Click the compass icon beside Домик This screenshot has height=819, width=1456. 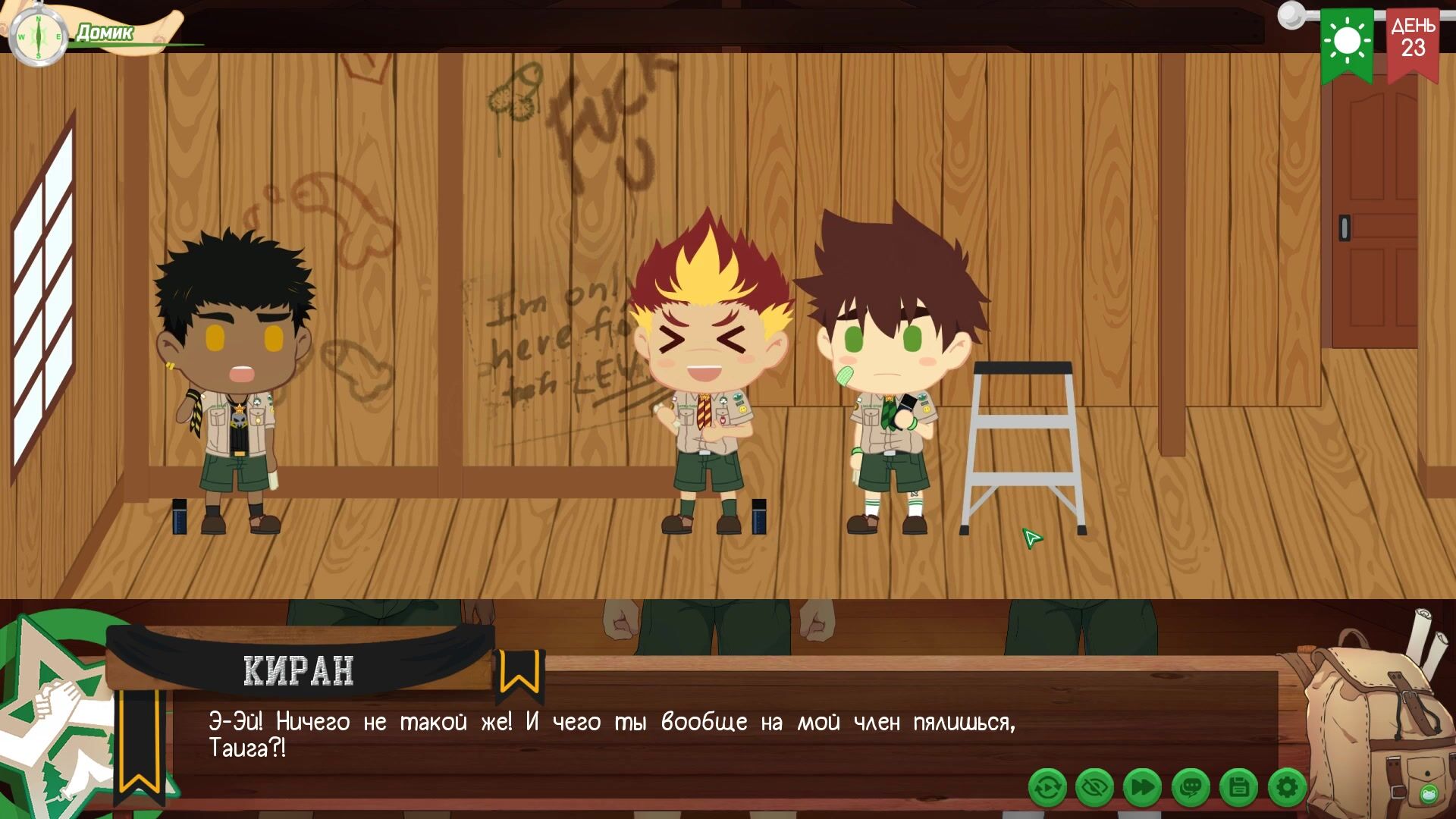click(38, 36)
